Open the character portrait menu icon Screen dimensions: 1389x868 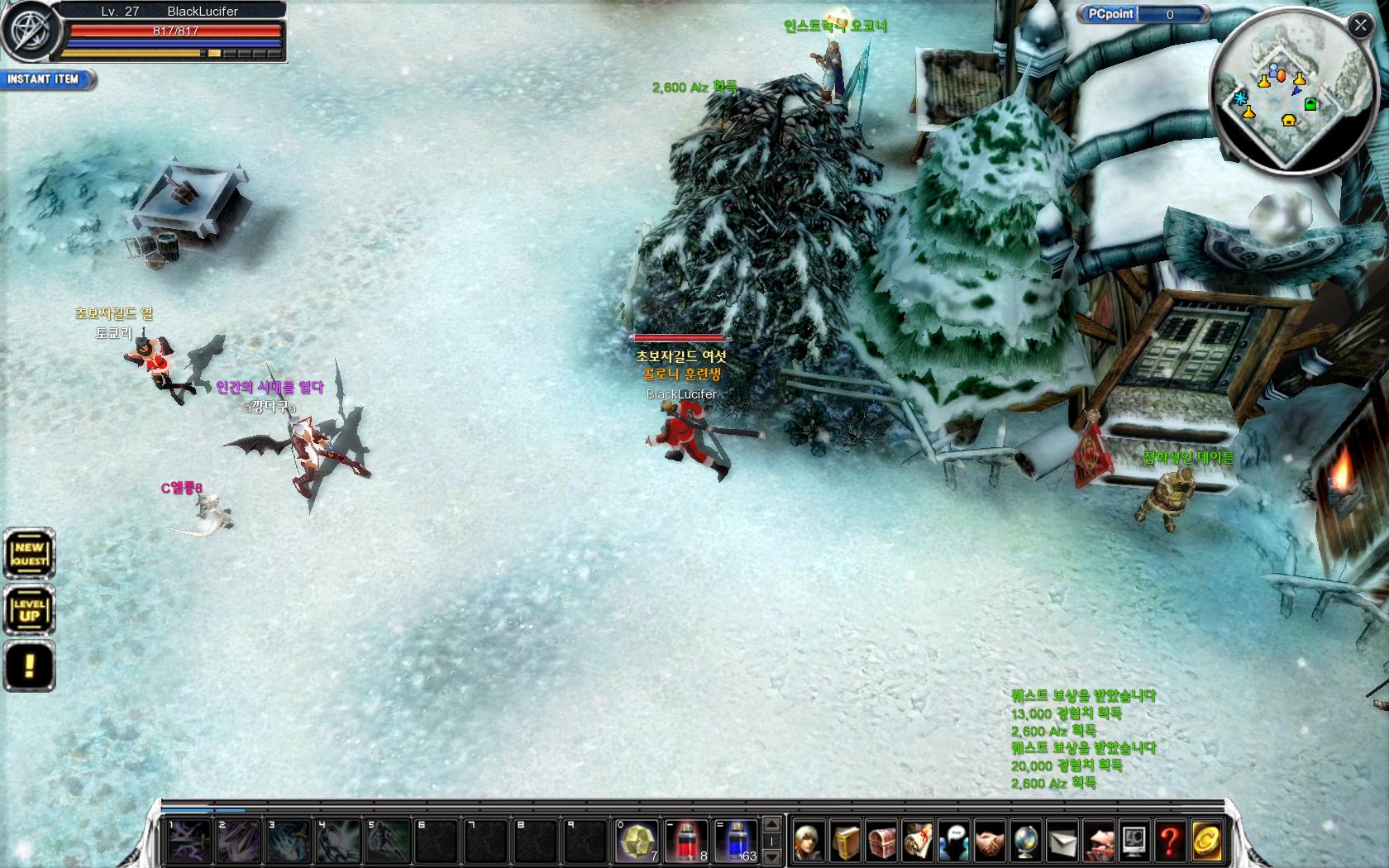click(x=809, y=842)
